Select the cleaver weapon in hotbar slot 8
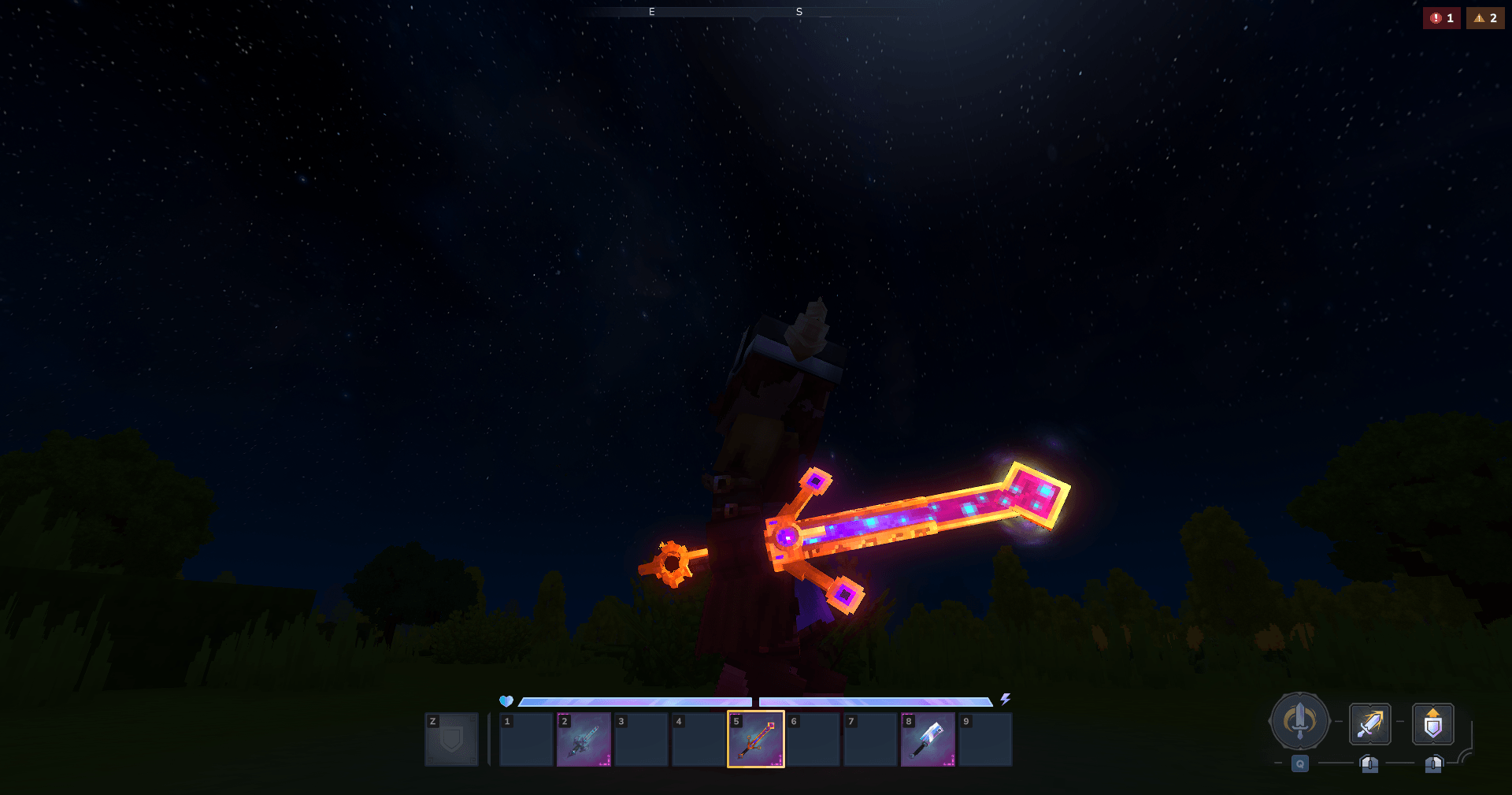Viewport: 1512px width, 795px height. click(x=928, y=739)
